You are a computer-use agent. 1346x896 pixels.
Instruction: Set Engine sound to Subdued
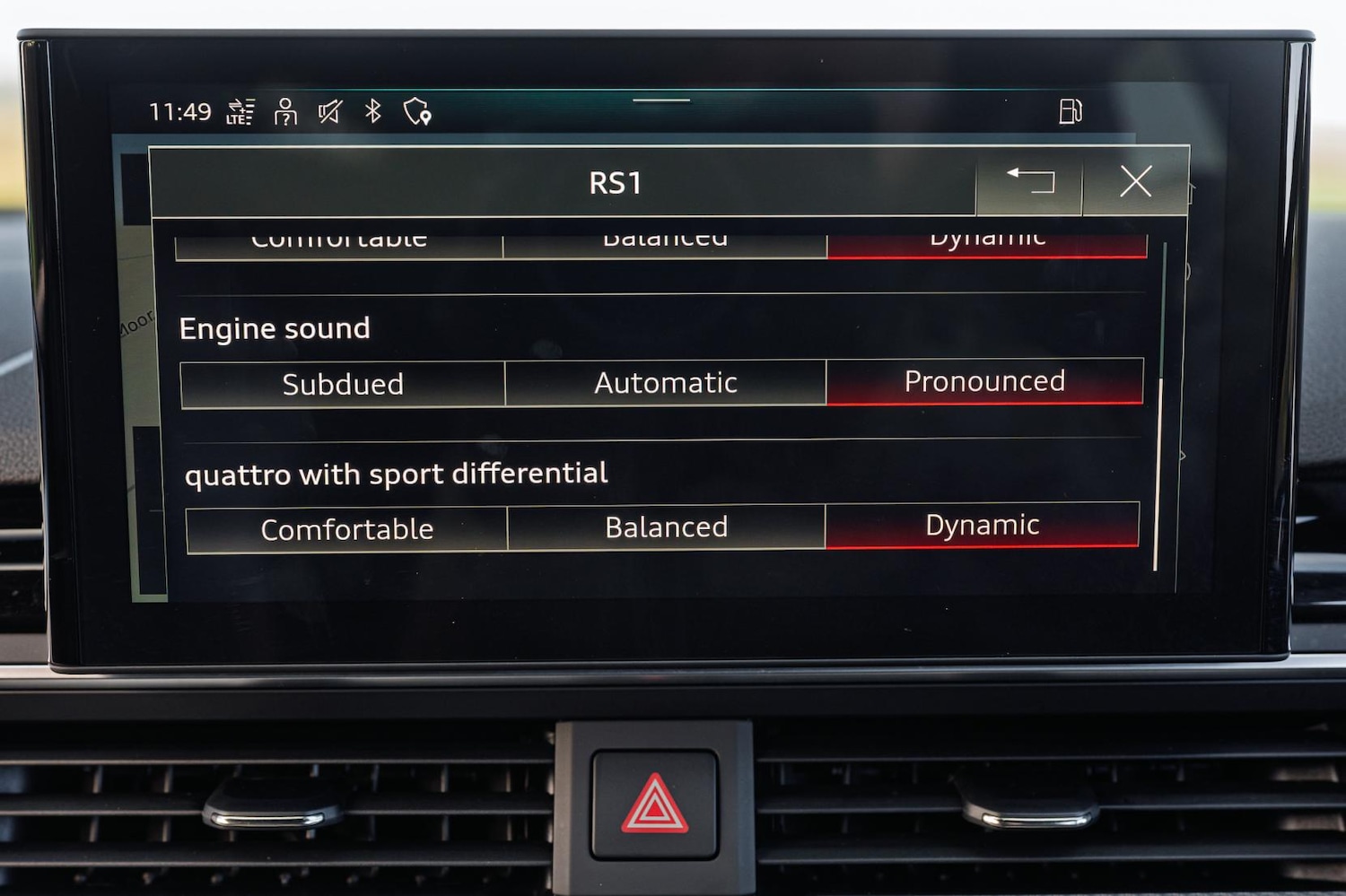pos(343,384)
